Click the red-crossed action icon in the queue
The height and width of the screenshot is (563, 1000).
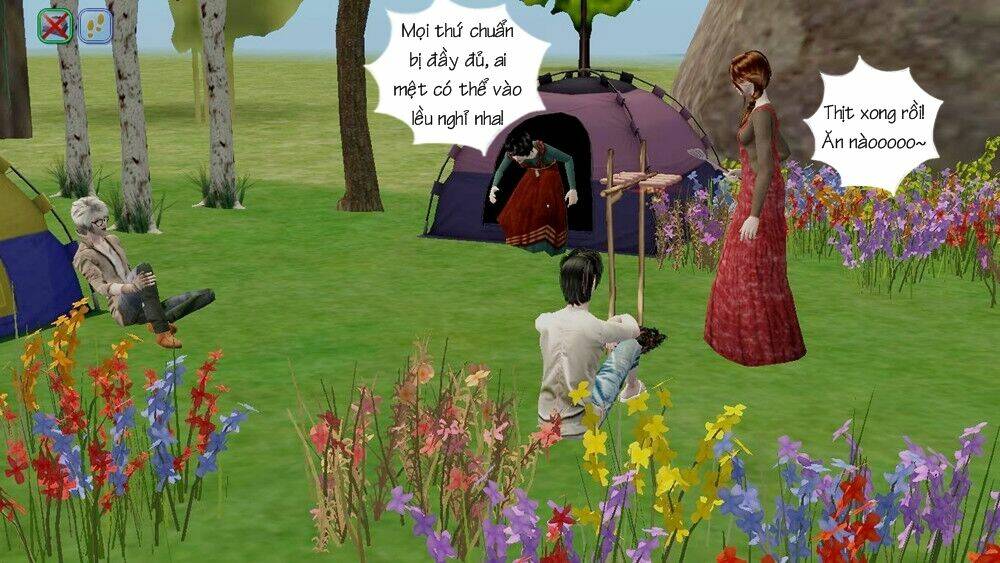coord(55,26)
